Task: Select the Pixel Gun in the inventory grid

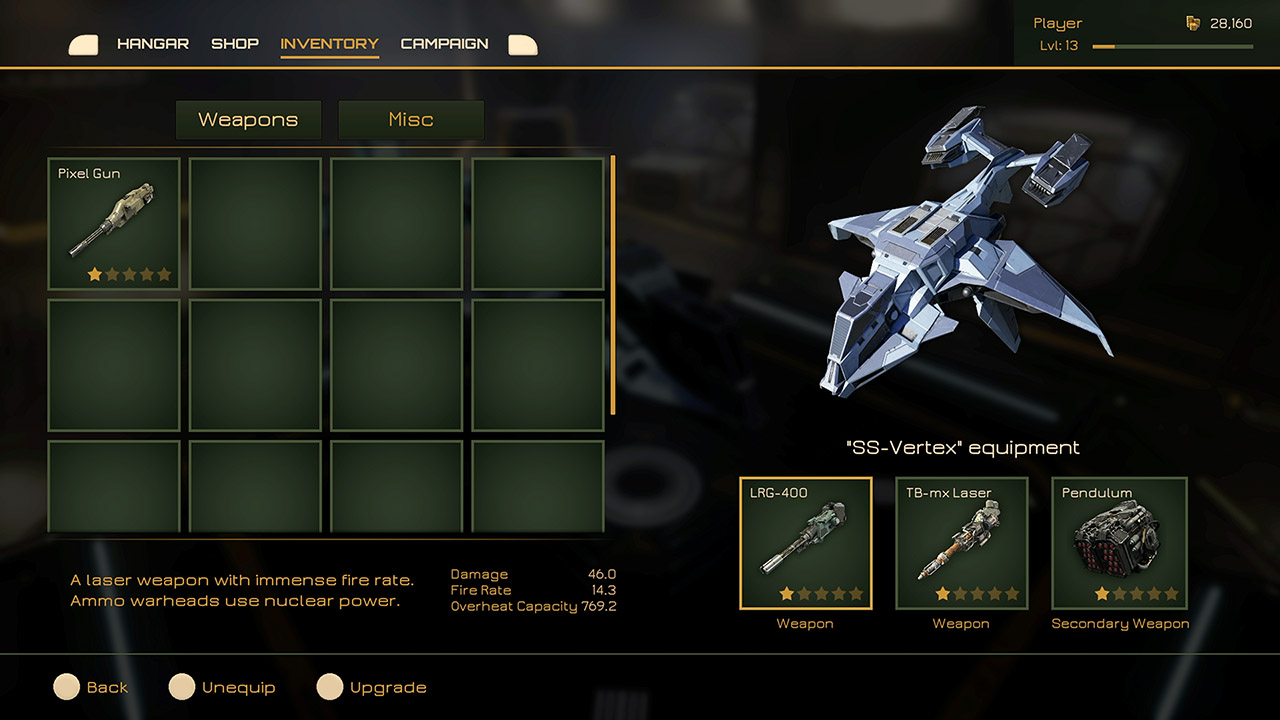Action: point(113,222)
